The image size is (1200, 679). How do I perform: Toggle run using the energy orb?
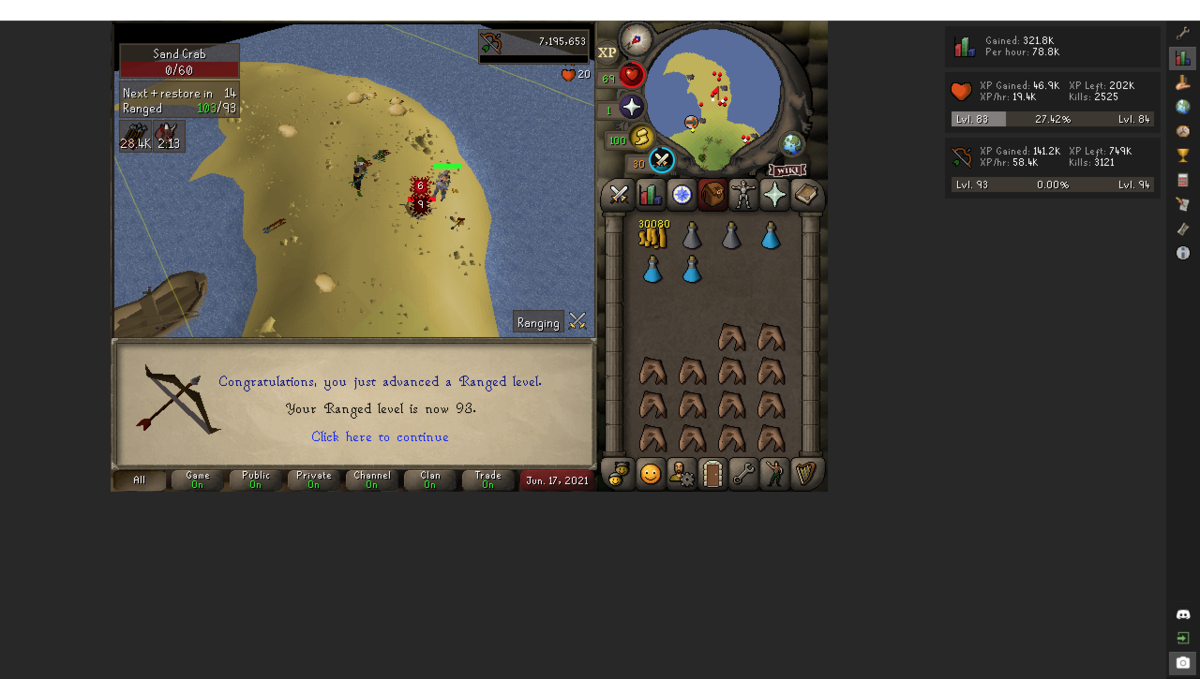[x=642, y=137]
